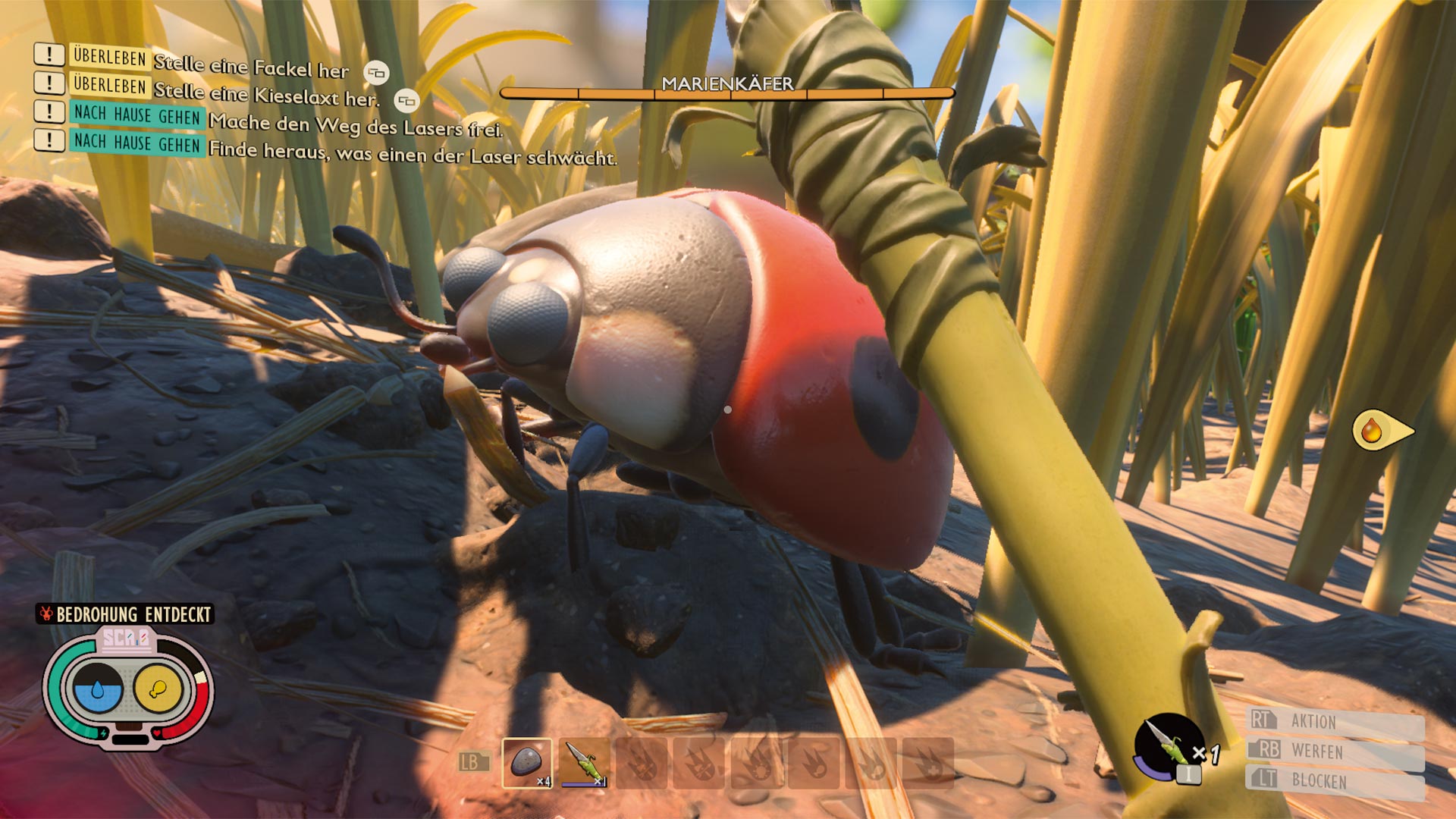This screenshot has width=1456, height=819.
Task: Open the "Mache den Weg des Lasers frei" quest
Action: [355, 125]
